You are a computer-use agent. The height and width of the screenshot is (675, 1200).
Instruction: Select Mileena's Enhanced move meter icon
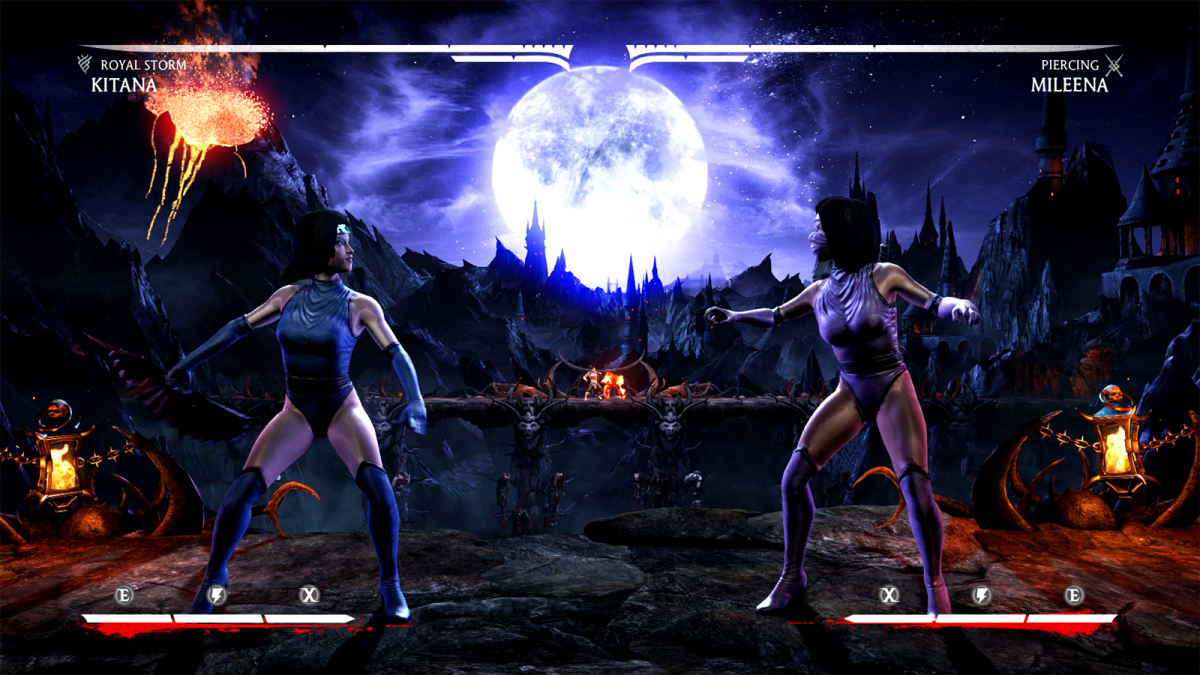tap(1074, 596)
